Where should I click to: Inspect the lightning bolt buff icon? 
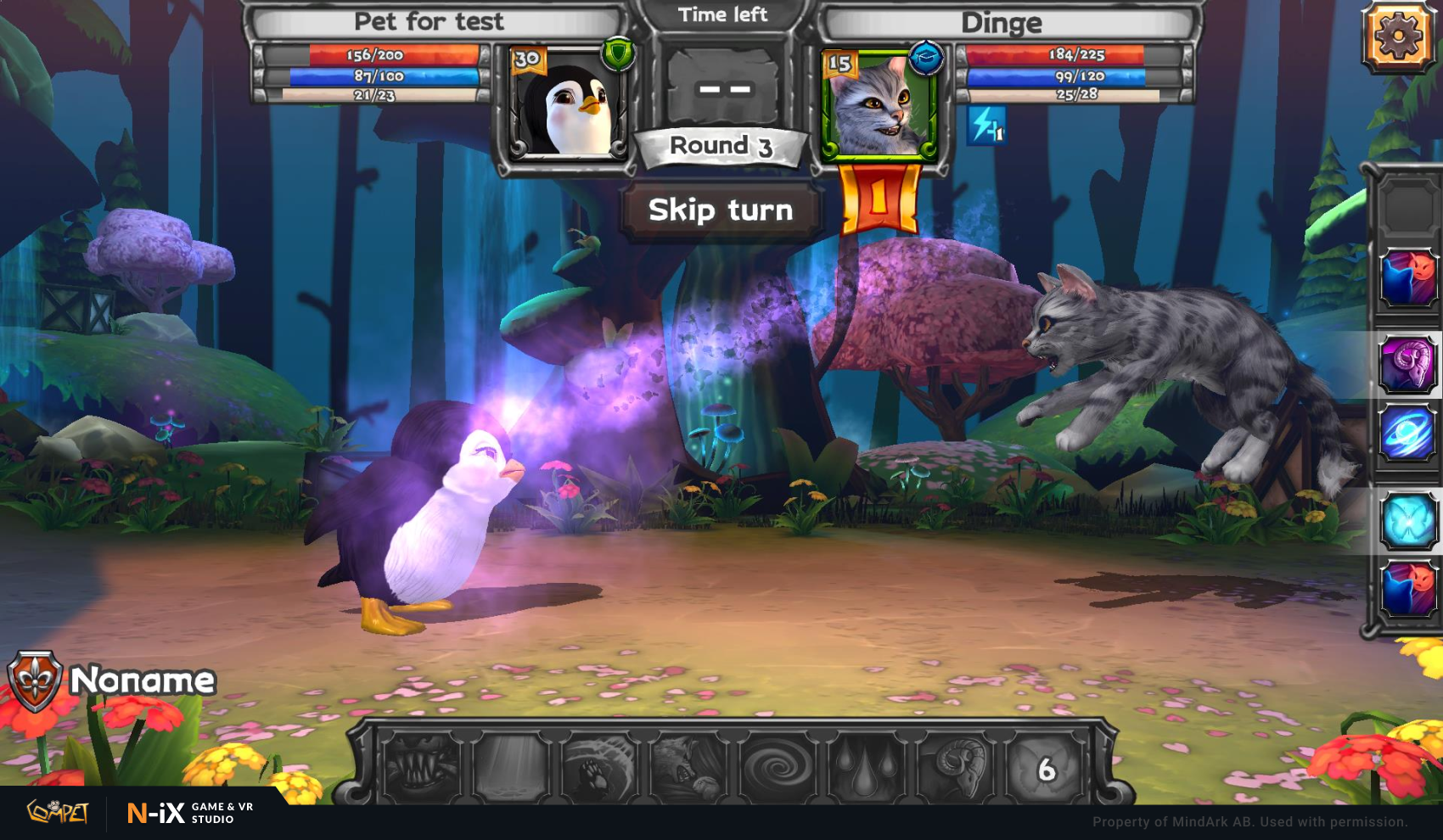click(986, 126)
